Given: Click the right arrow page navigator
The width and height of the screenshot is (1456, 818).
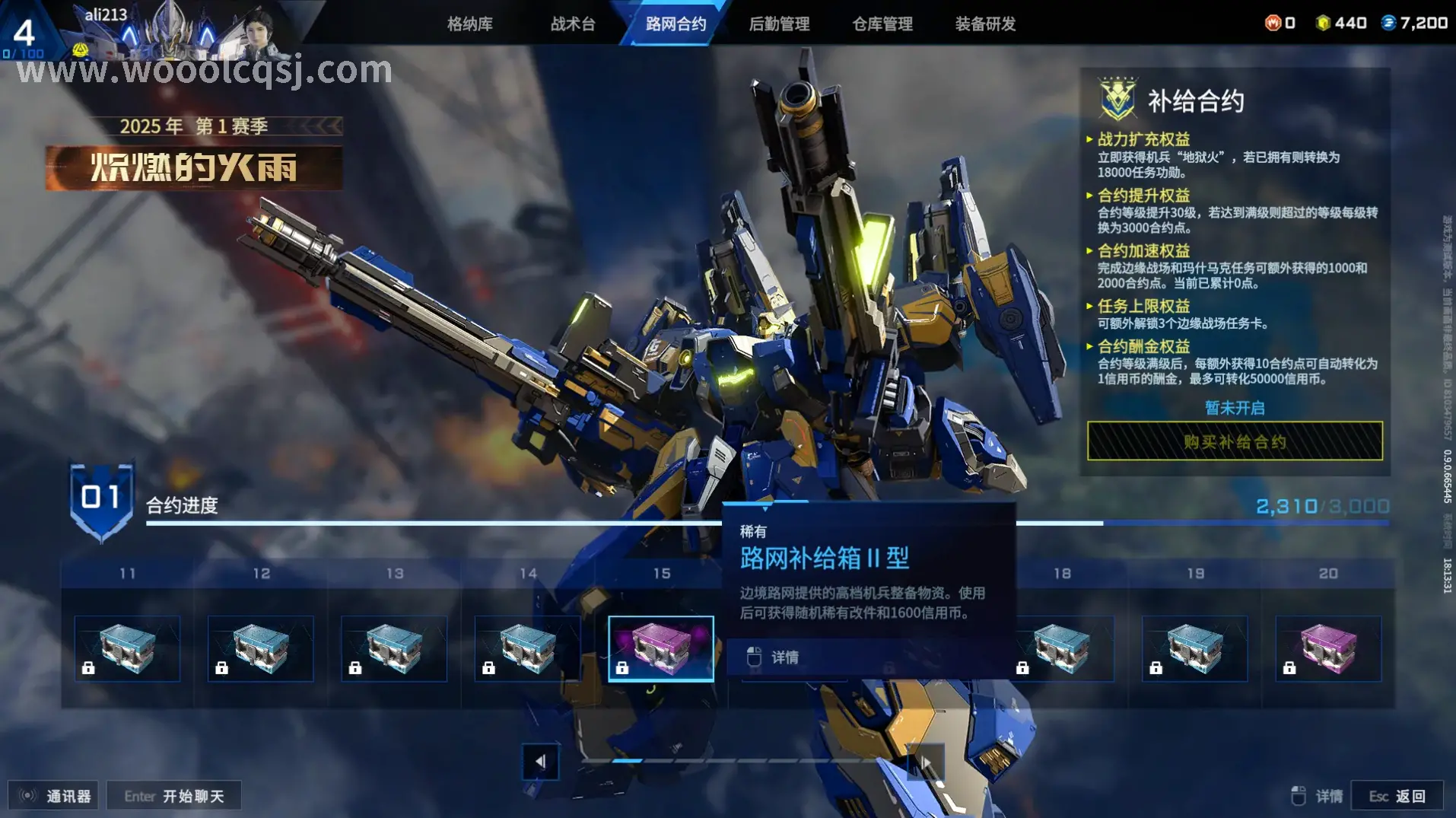Looking at the screenshot, I should pyautogui.click(x=927, y=762).
